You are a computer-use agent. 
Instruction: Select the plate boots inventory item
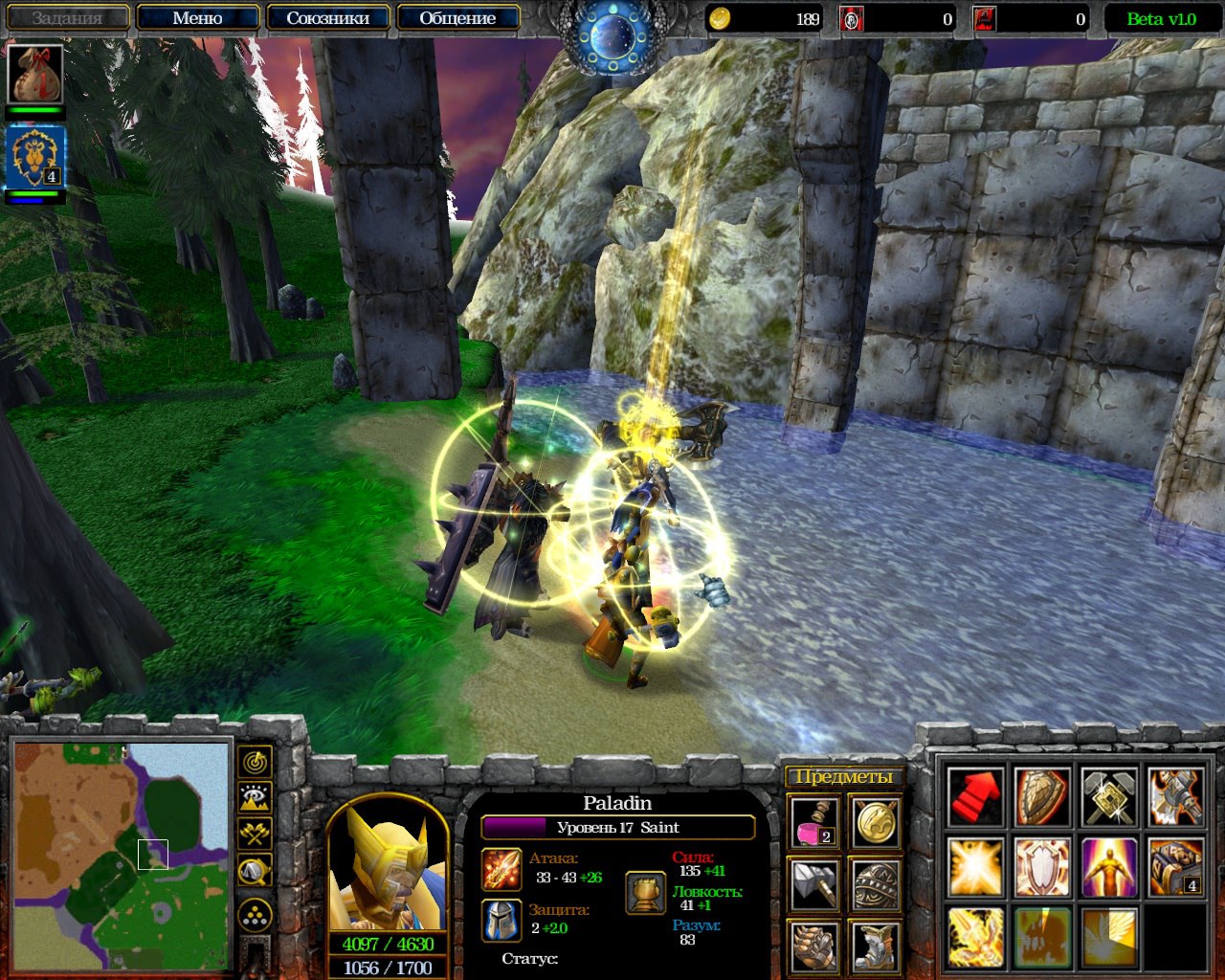876,946
